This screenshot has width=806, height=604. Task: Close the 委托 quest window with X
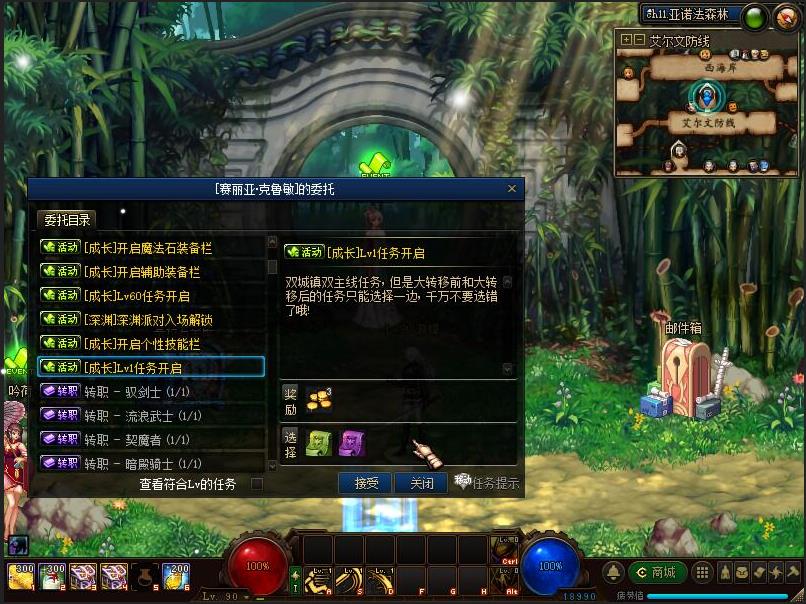(x=512, y=188)
